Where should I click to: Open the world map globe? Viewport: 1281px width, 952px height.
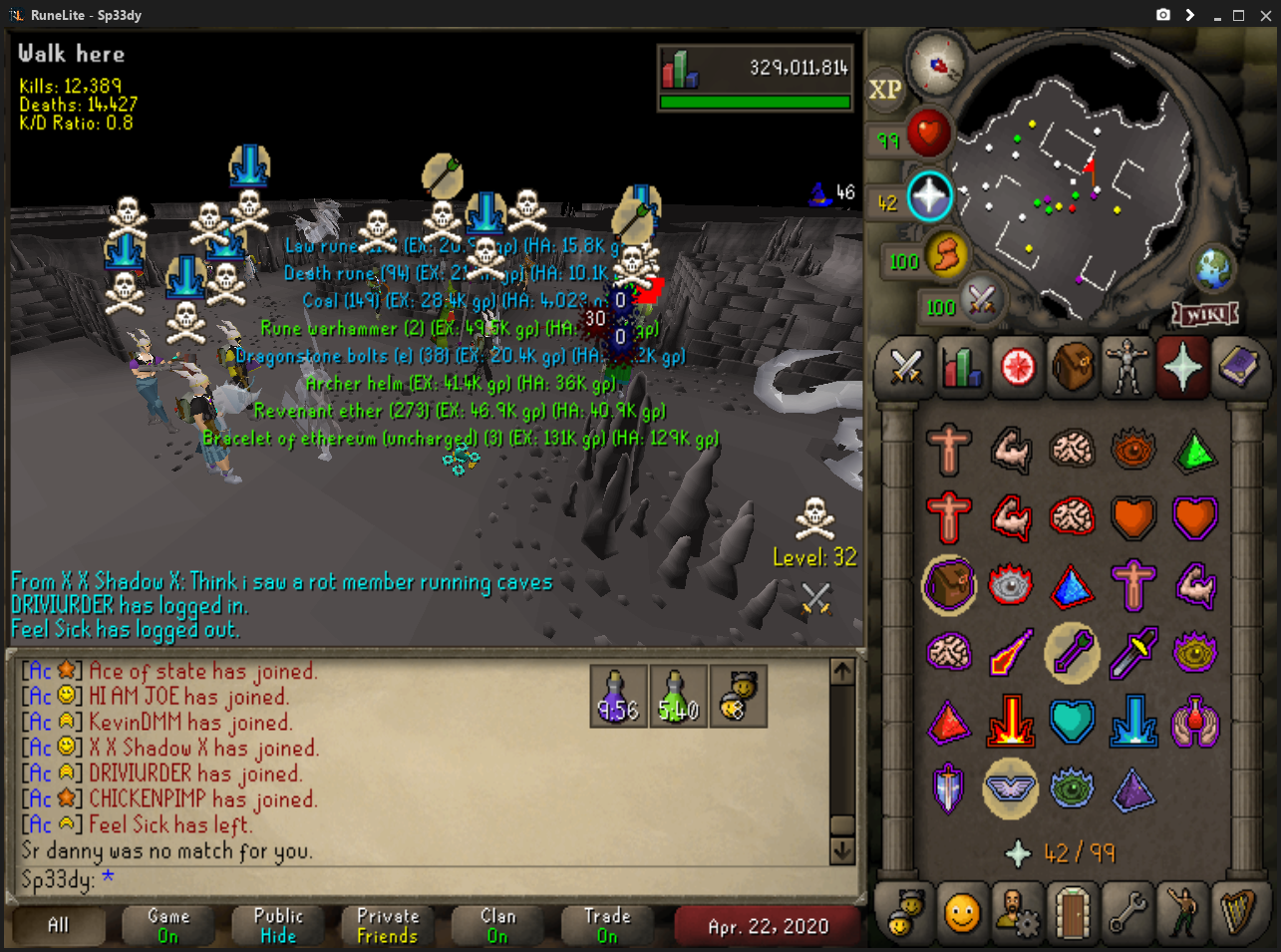pos(1212,267)
